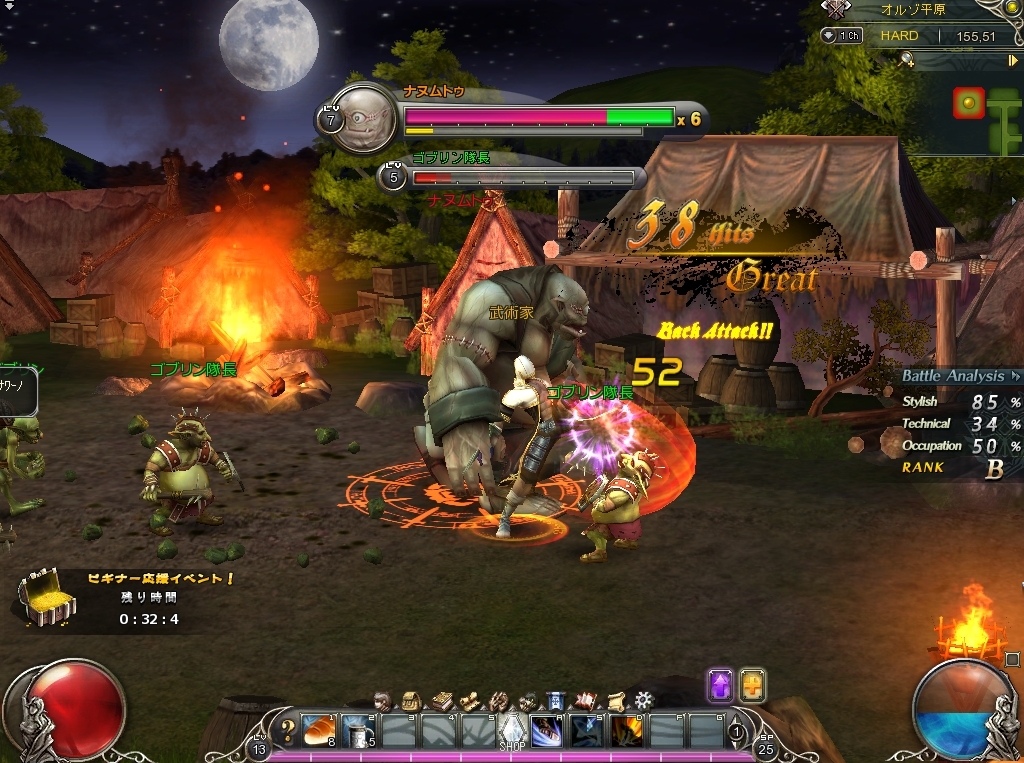1024x763 pixels.
Task: Activate the blue slash skill in slot S
Action: point(586,731)
